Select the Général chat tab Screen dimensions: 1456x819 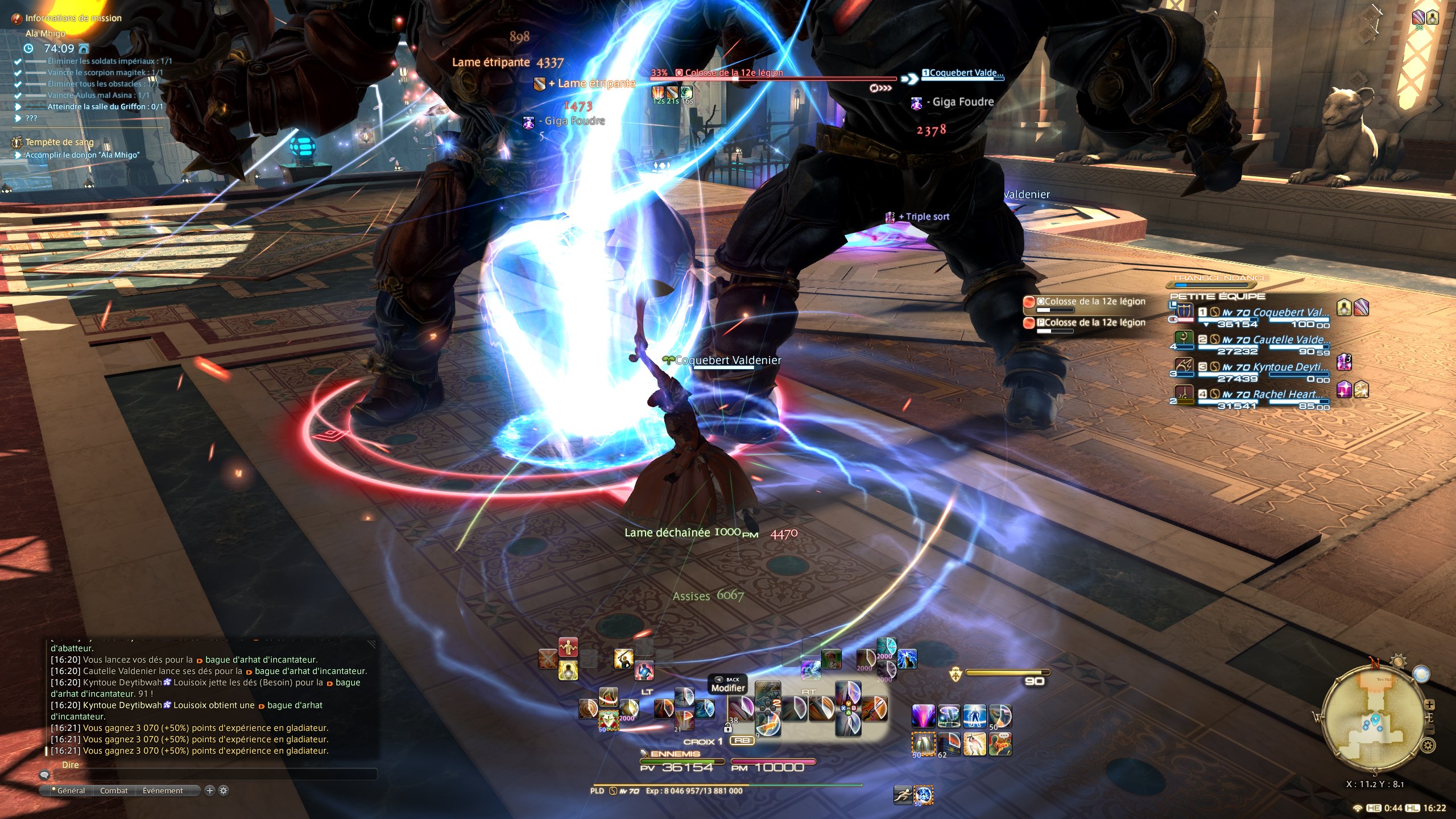click(71, 791)
